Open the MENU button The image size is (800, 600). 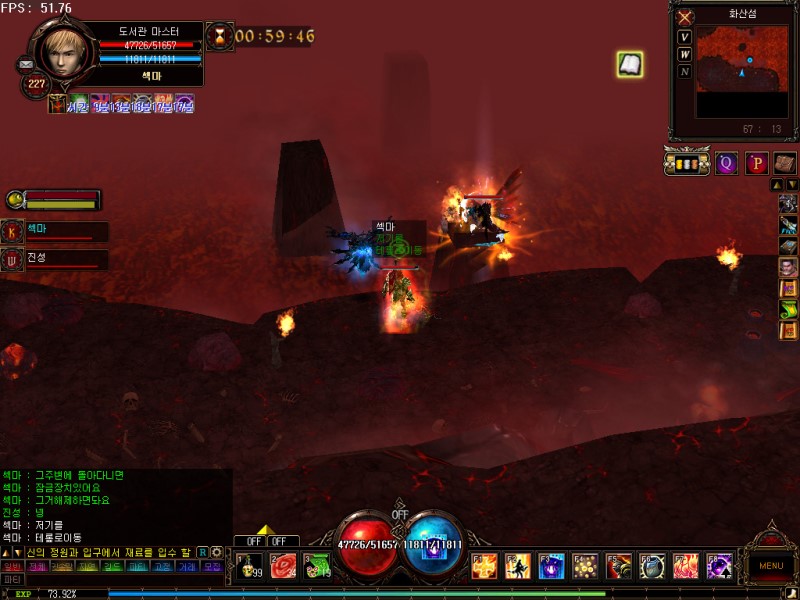point(771,566)
